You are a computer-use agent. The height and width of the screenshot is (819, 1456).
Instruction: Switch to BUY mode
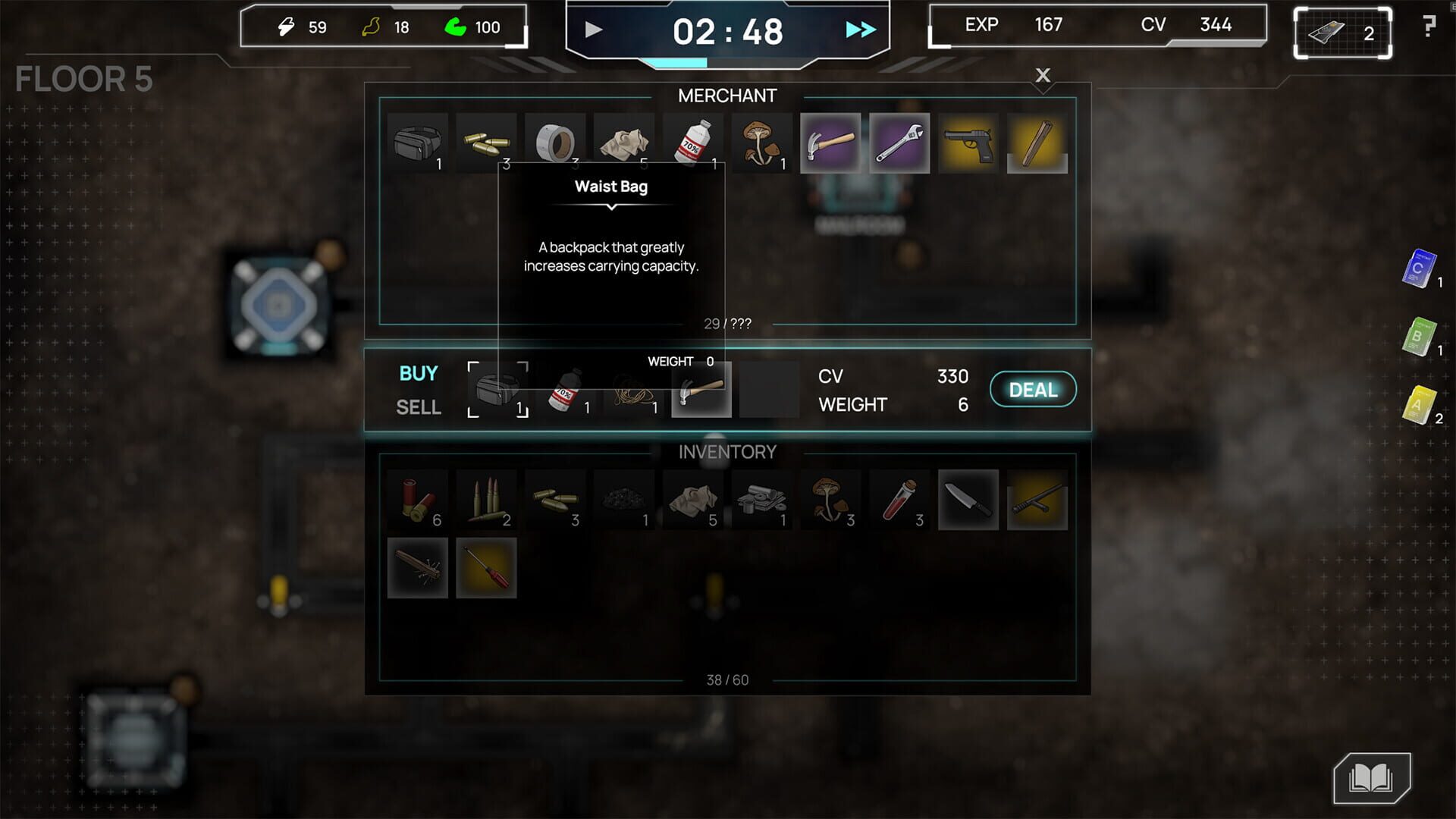tap(418, 373)
